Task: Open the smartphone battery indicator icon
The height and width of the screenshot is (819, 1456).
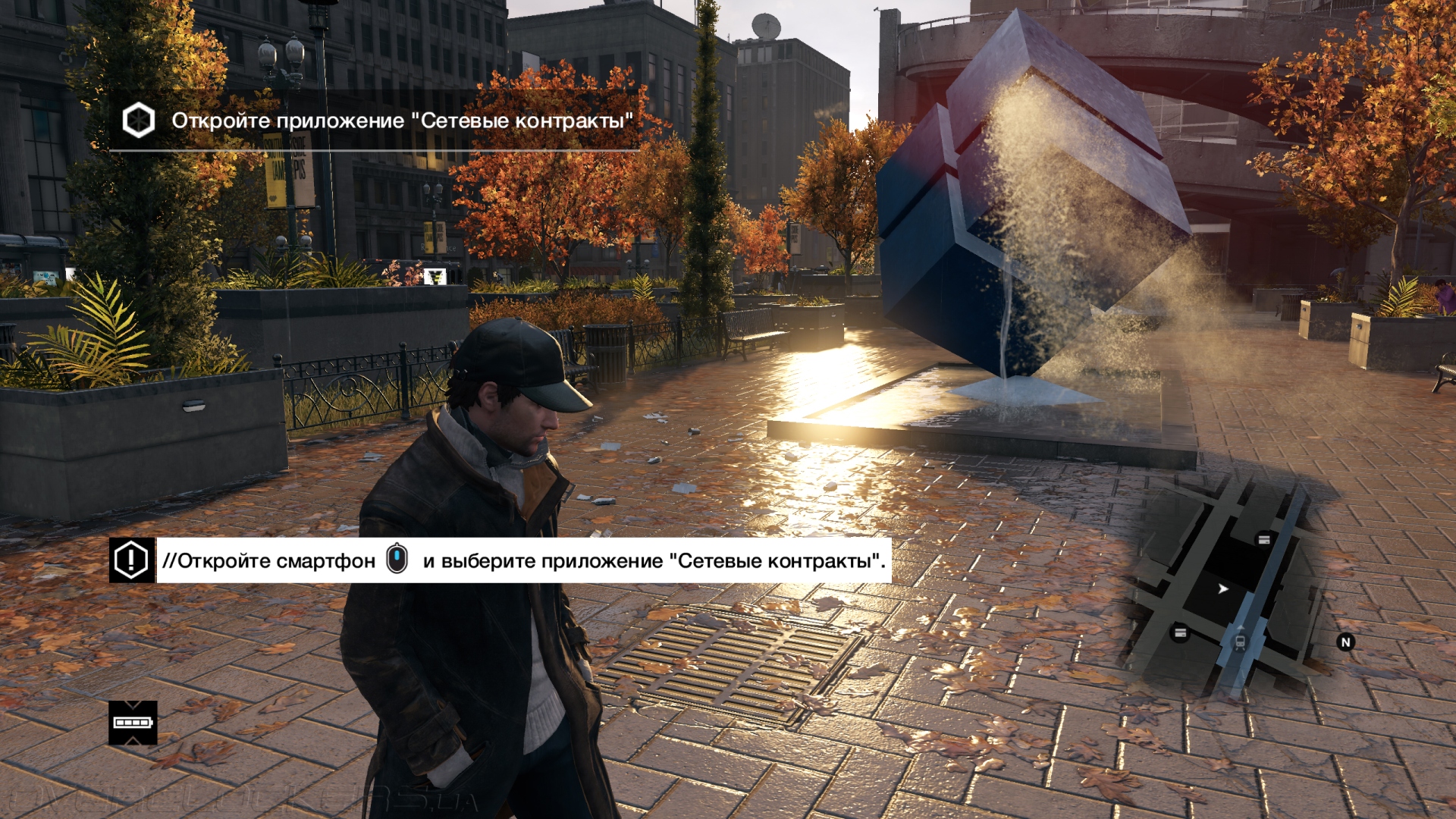Action: click(x=133, y=723)
